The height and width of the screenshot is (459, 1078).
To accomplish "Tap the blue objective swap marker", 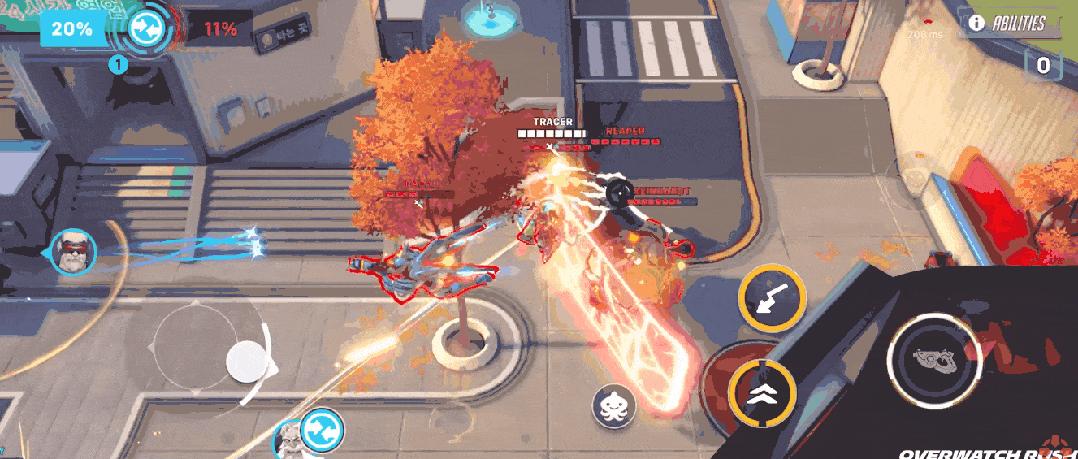I will (322, 430).
